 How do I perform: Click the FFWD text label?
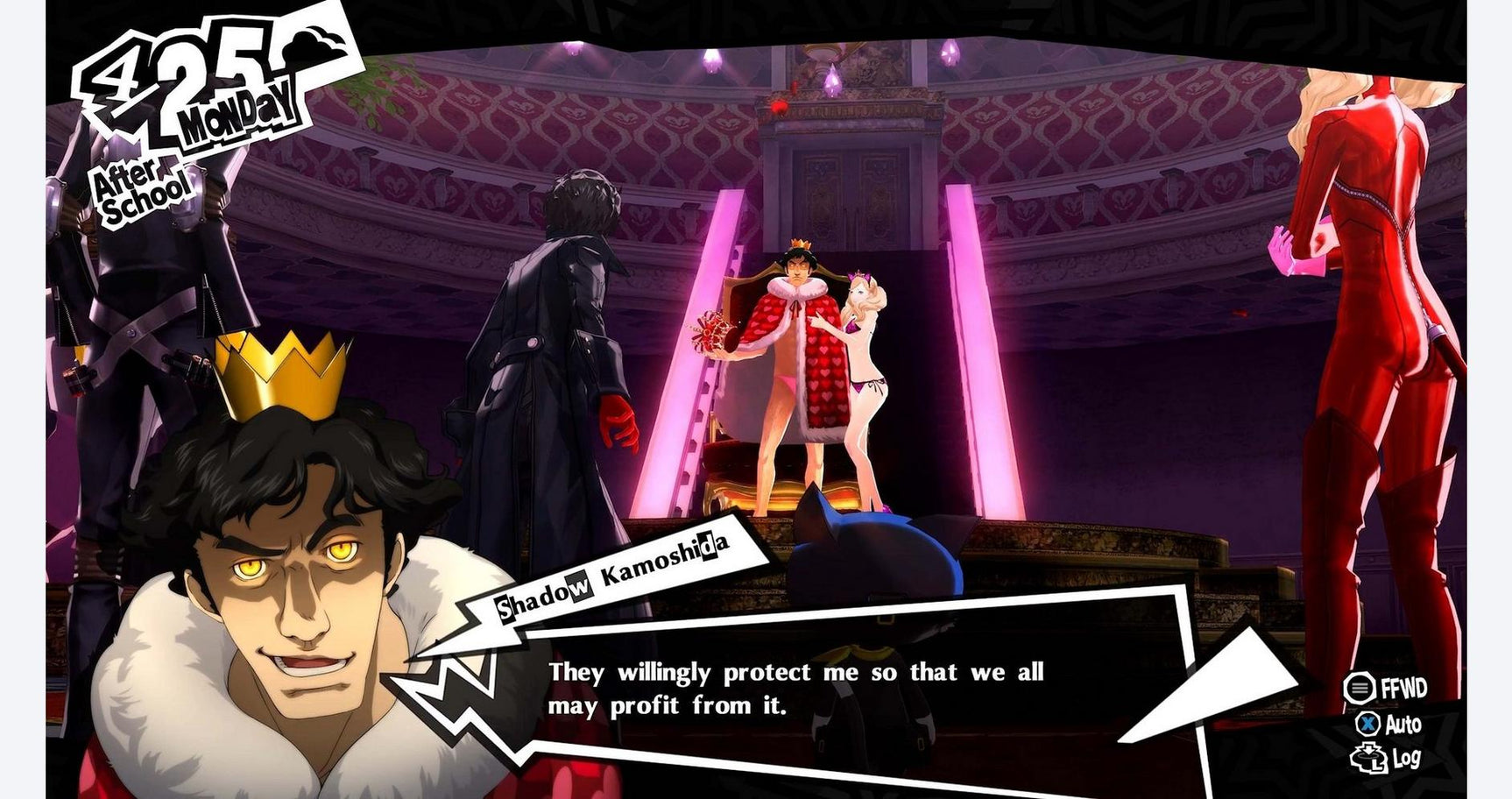[1404, 686]
